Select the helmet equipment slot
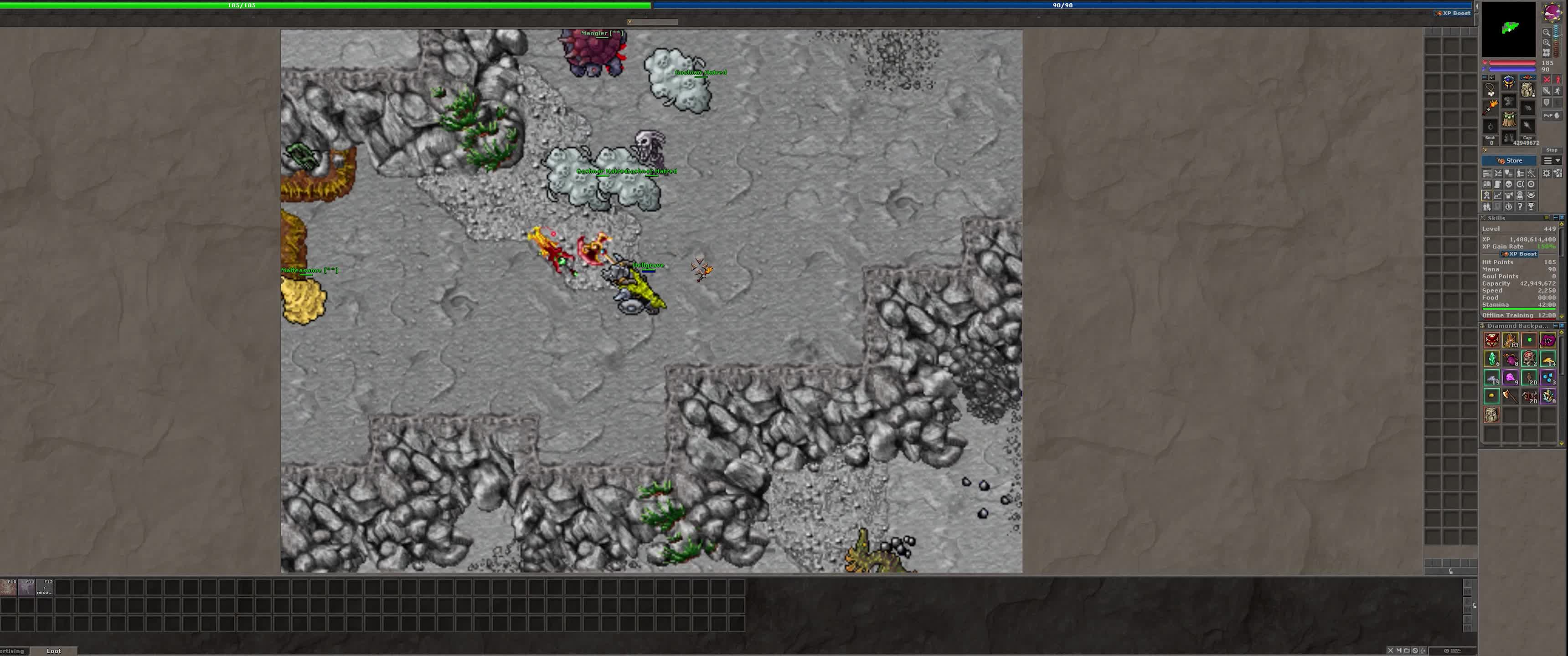The height and width of the screenshot is (656, 1568). point(1509,82)
